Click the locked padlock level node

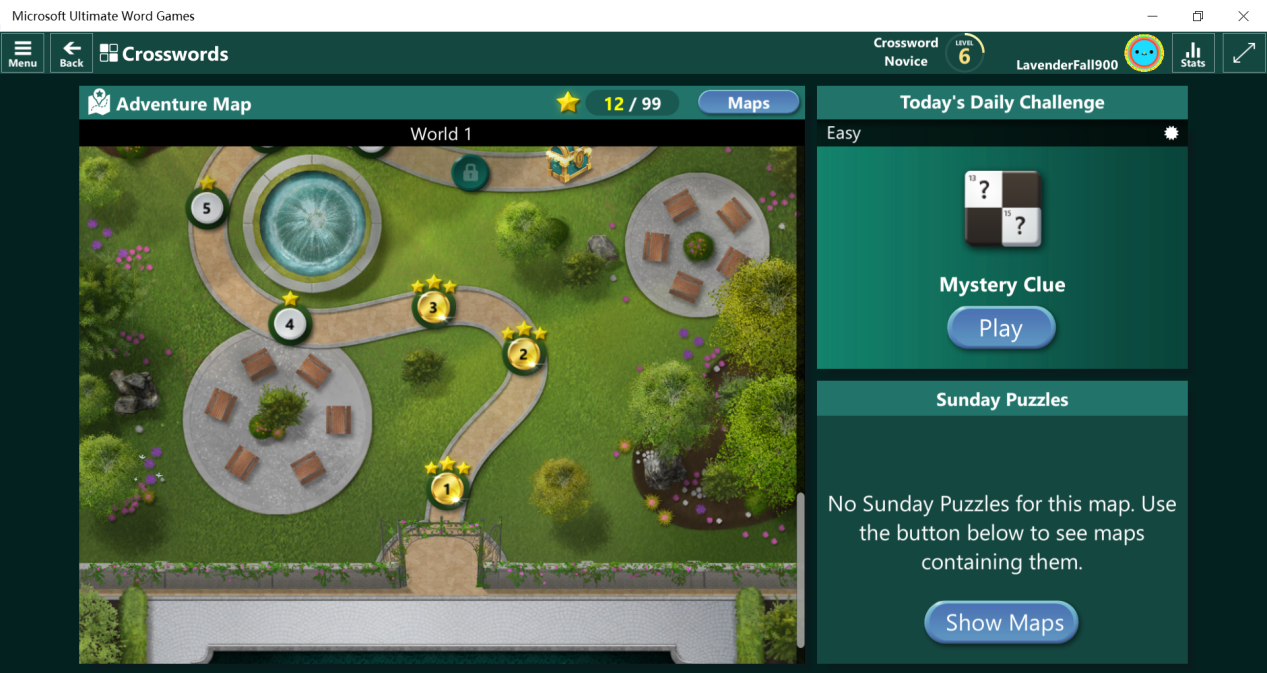coord(470,172)
